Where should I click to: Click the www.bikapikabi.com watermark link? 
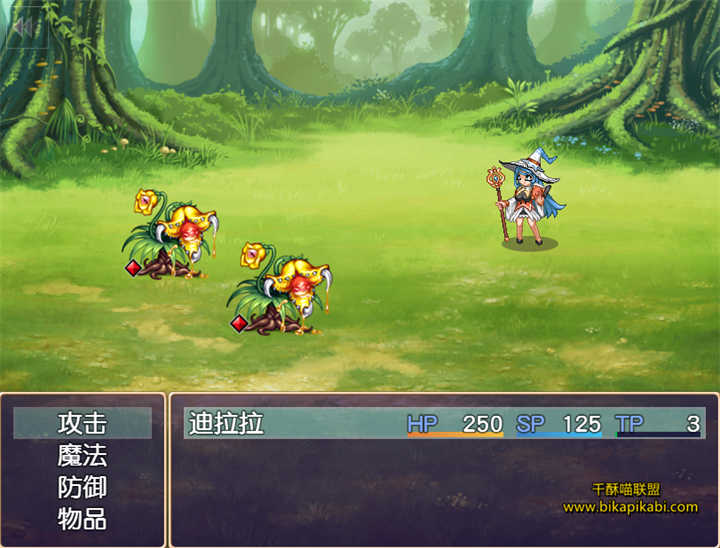(x=630, y=507)
